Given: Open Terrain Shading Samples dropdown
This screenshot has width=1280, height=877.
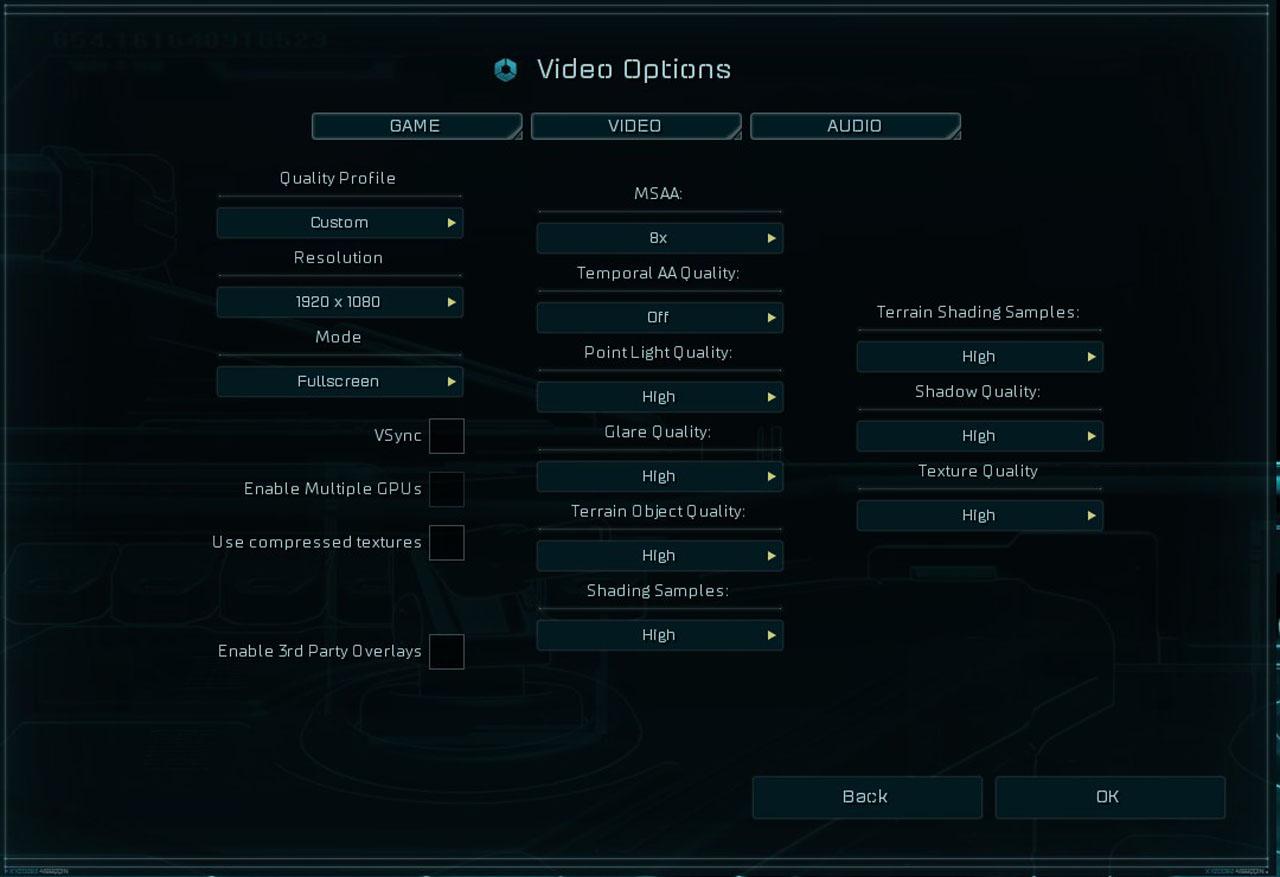Looking at the screenshot, I should click(x=979, y=357).
